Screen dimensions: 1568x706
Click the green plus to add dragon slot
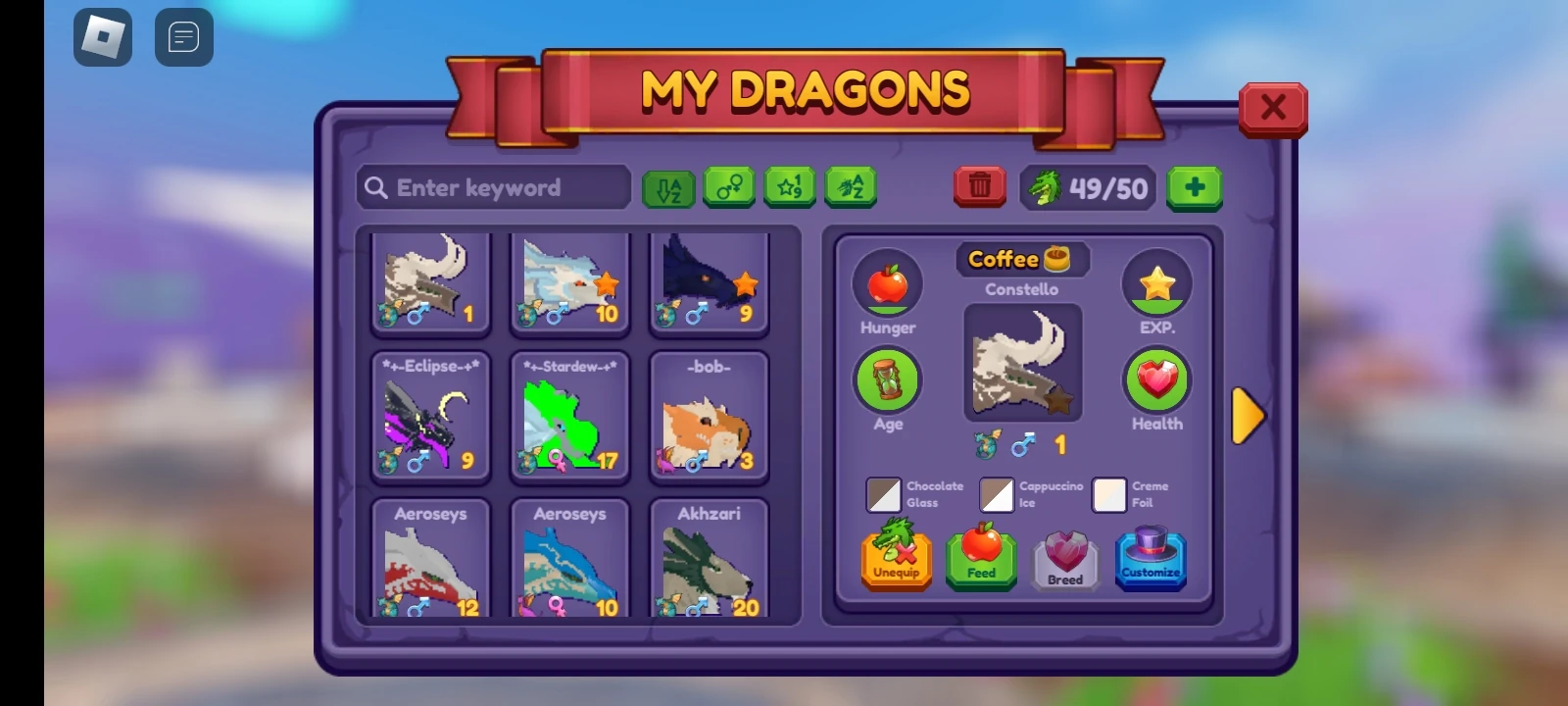click(1195, 187)
